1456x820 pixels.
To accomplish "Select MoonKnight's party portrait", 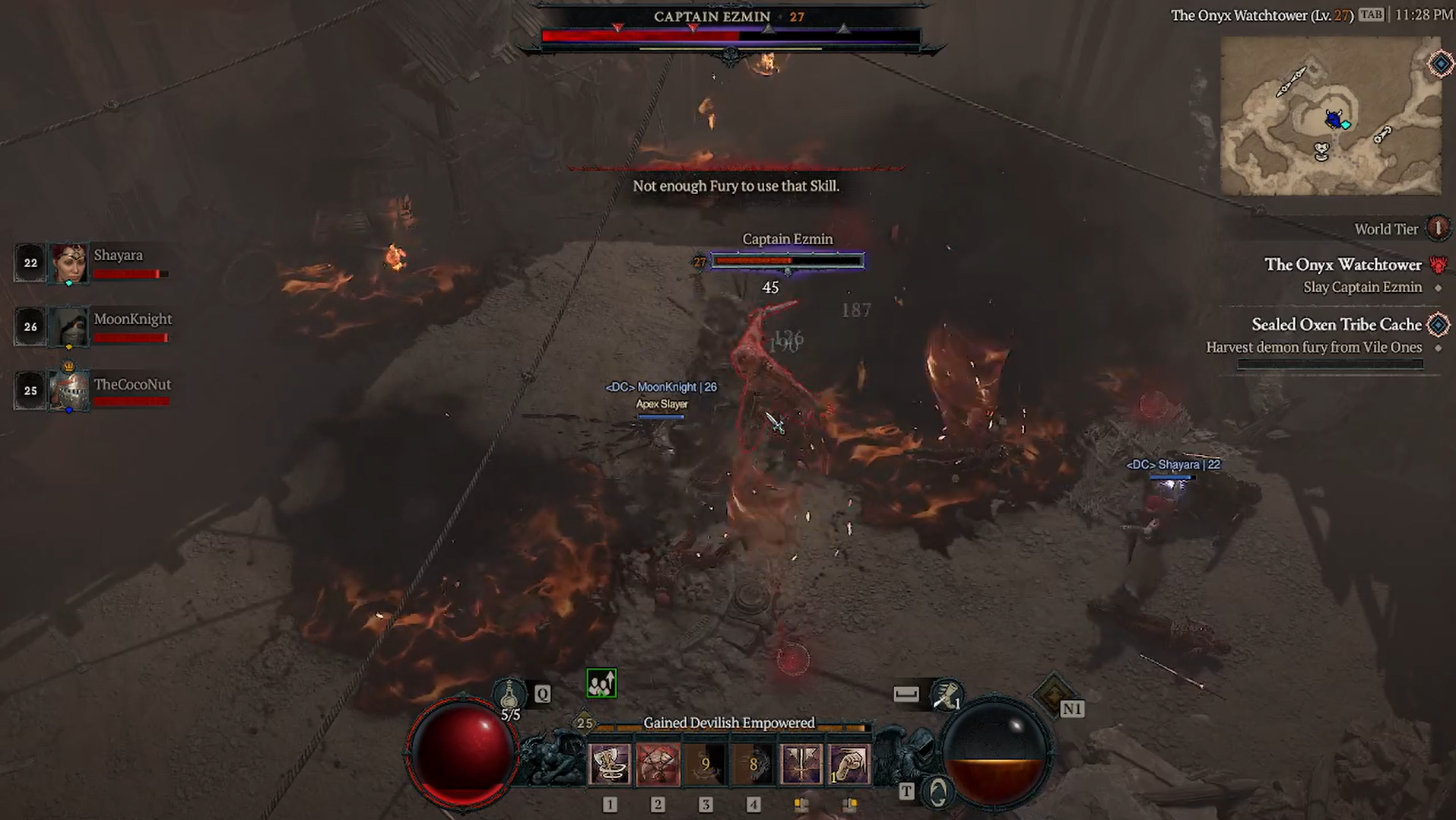I will click(x=68, y=327).
